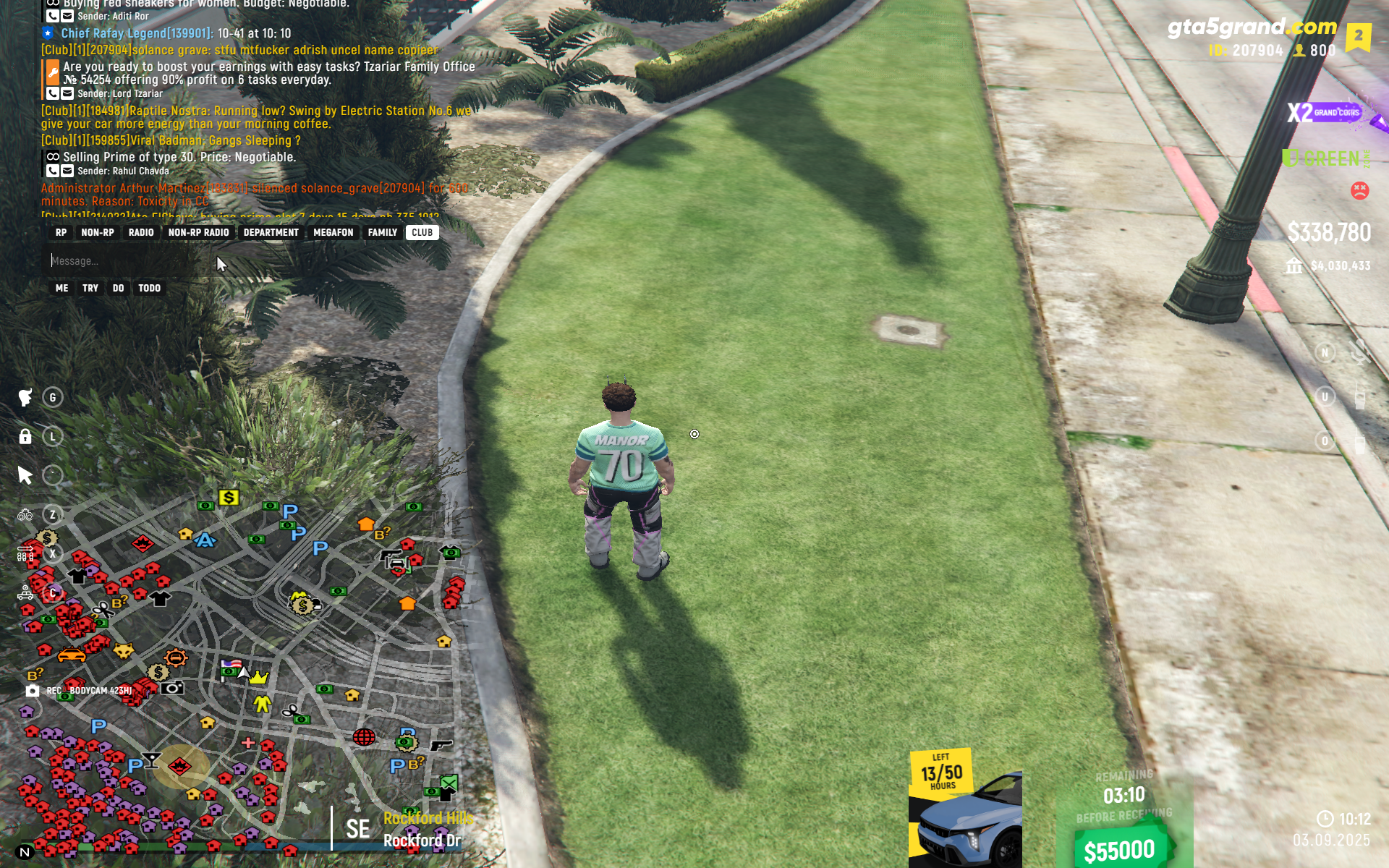This screenshot has width=1389, height=868.
Task: Select the TRY action button
Action: [x=90, y=288]
